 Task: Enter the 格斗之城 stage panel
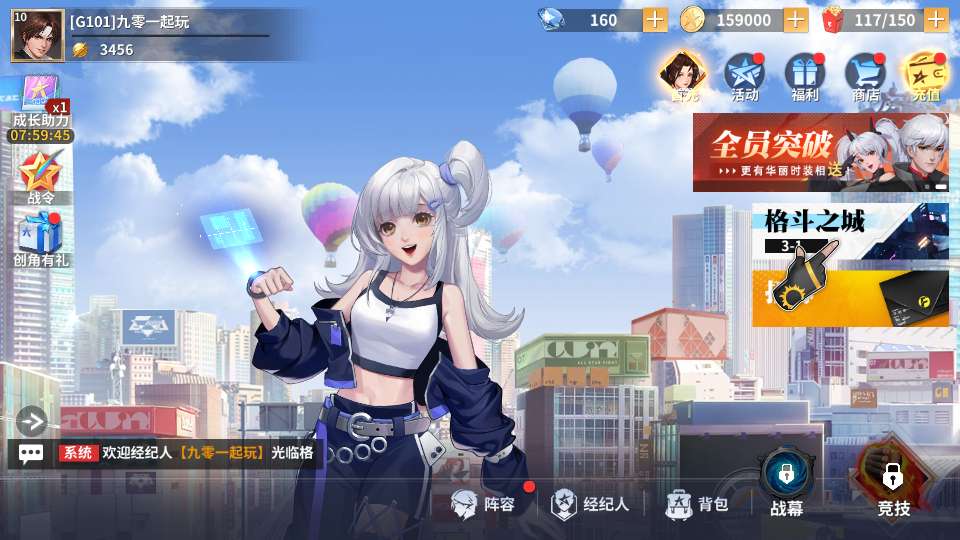(850, 265)
